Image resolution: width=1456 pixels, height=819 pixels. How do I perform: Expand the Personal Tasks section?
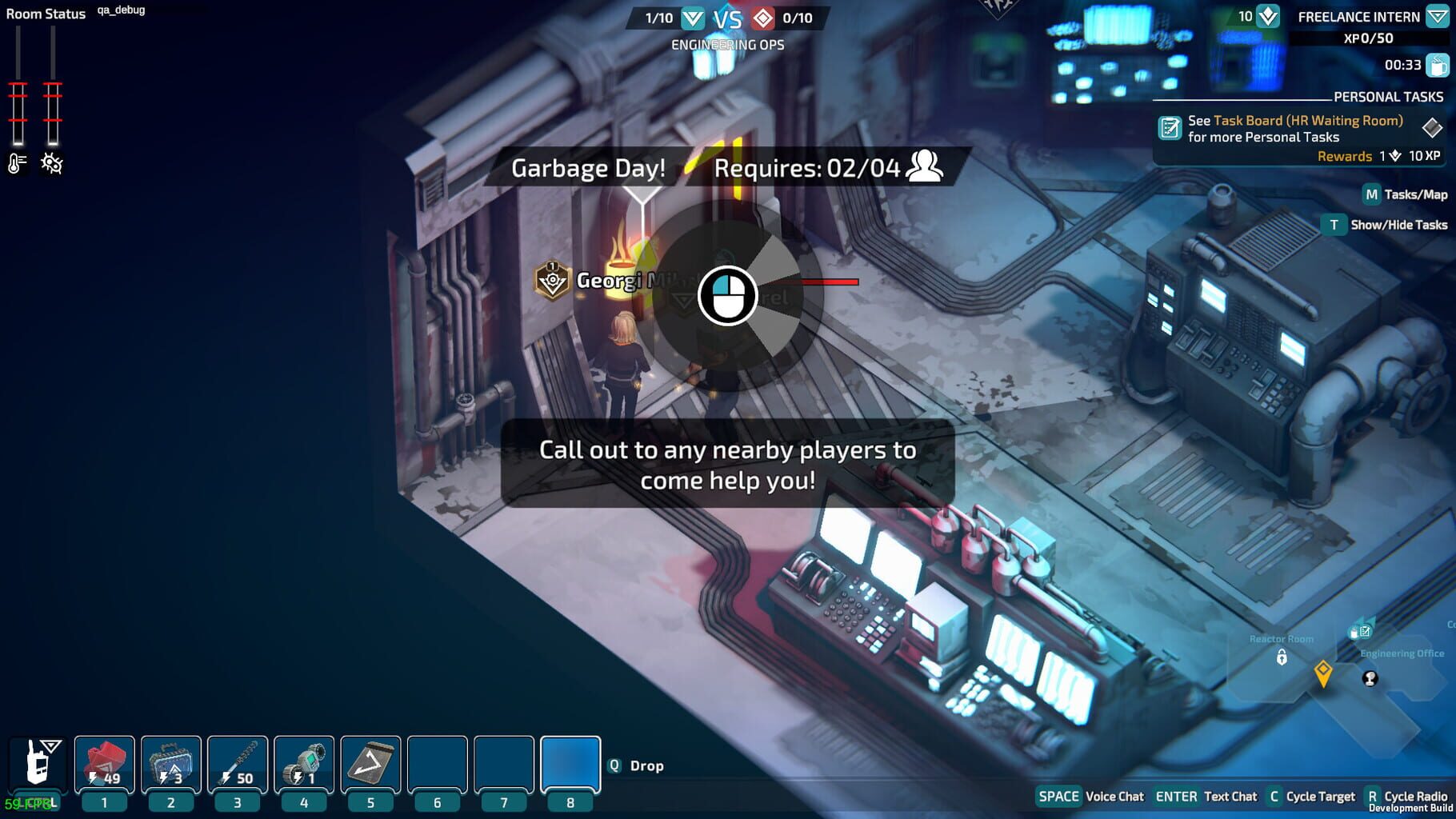point(1386,96)
